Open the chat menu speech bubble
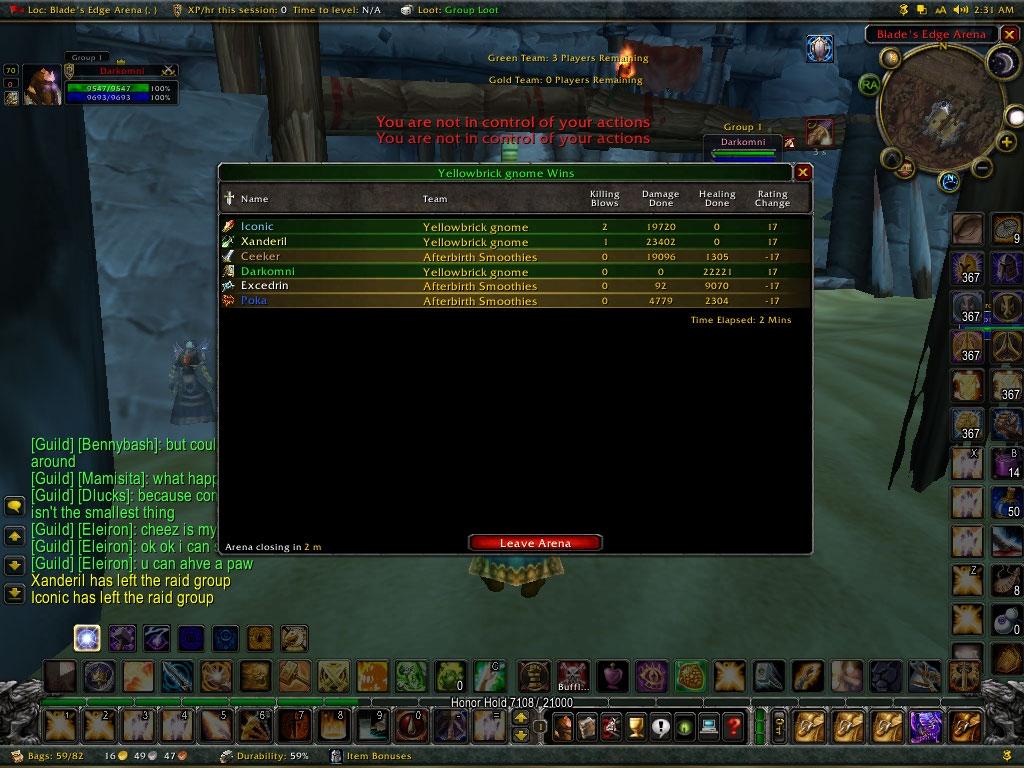 14,506
